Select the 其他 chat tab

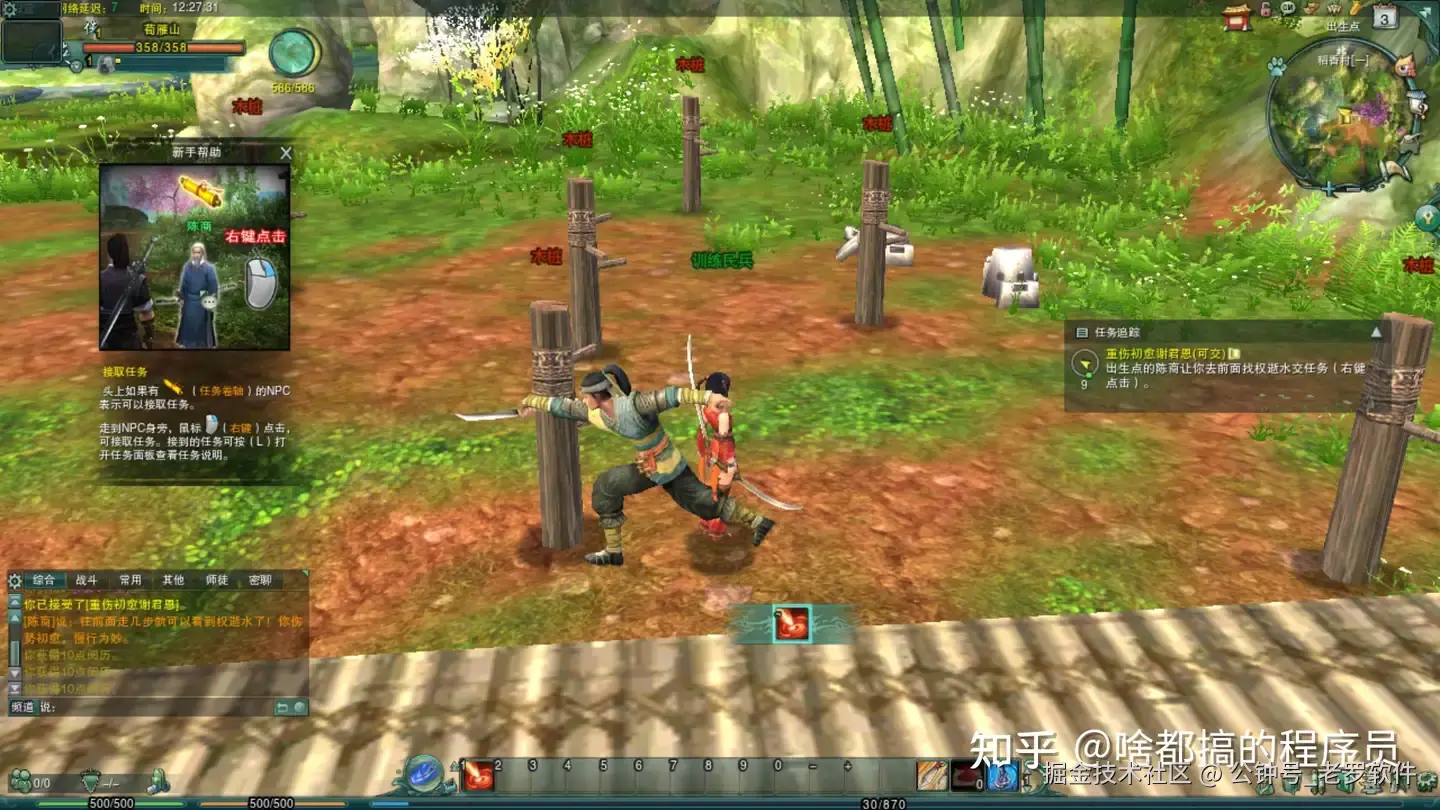pos(173,580)
